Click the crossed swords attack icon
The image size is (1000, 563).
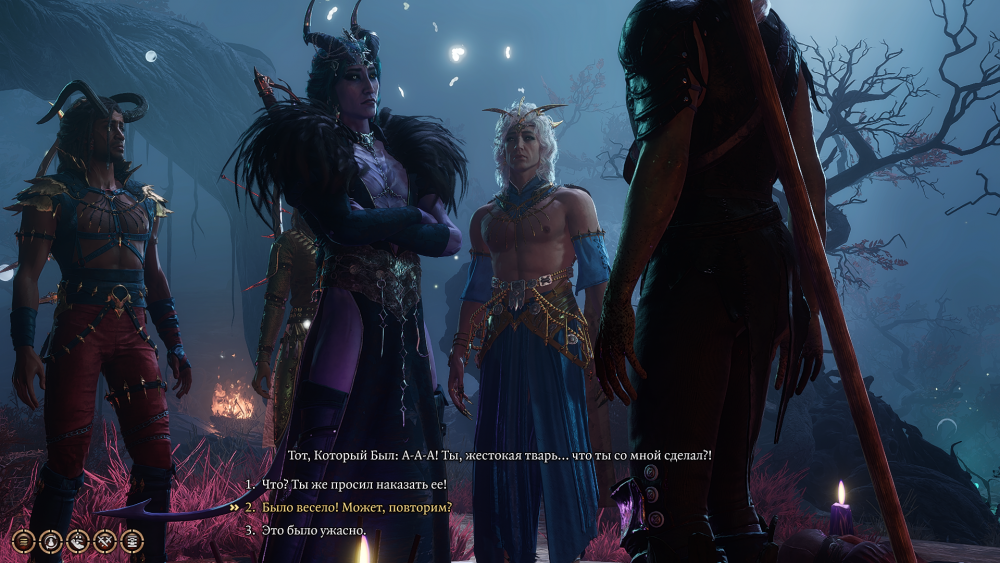pos(106,541)
